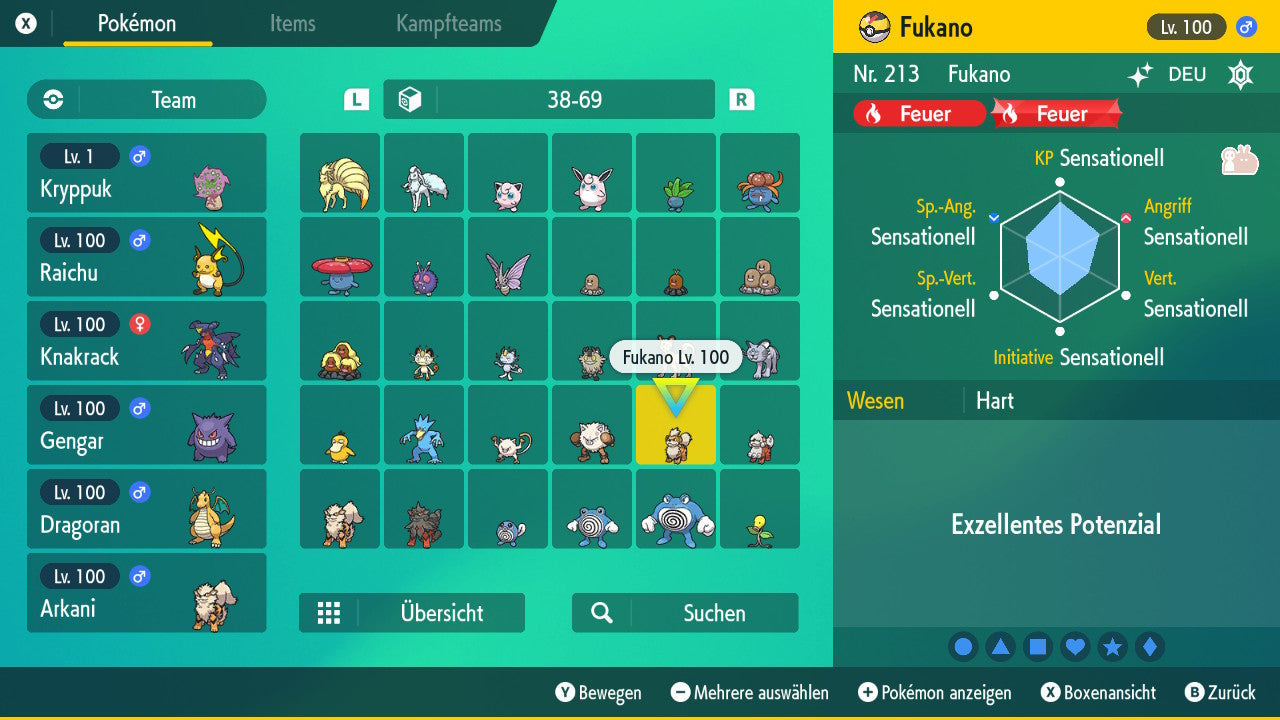Click the male gender icon on Raichu's entry
1280x720 pixels.
(x=138, y=240)
